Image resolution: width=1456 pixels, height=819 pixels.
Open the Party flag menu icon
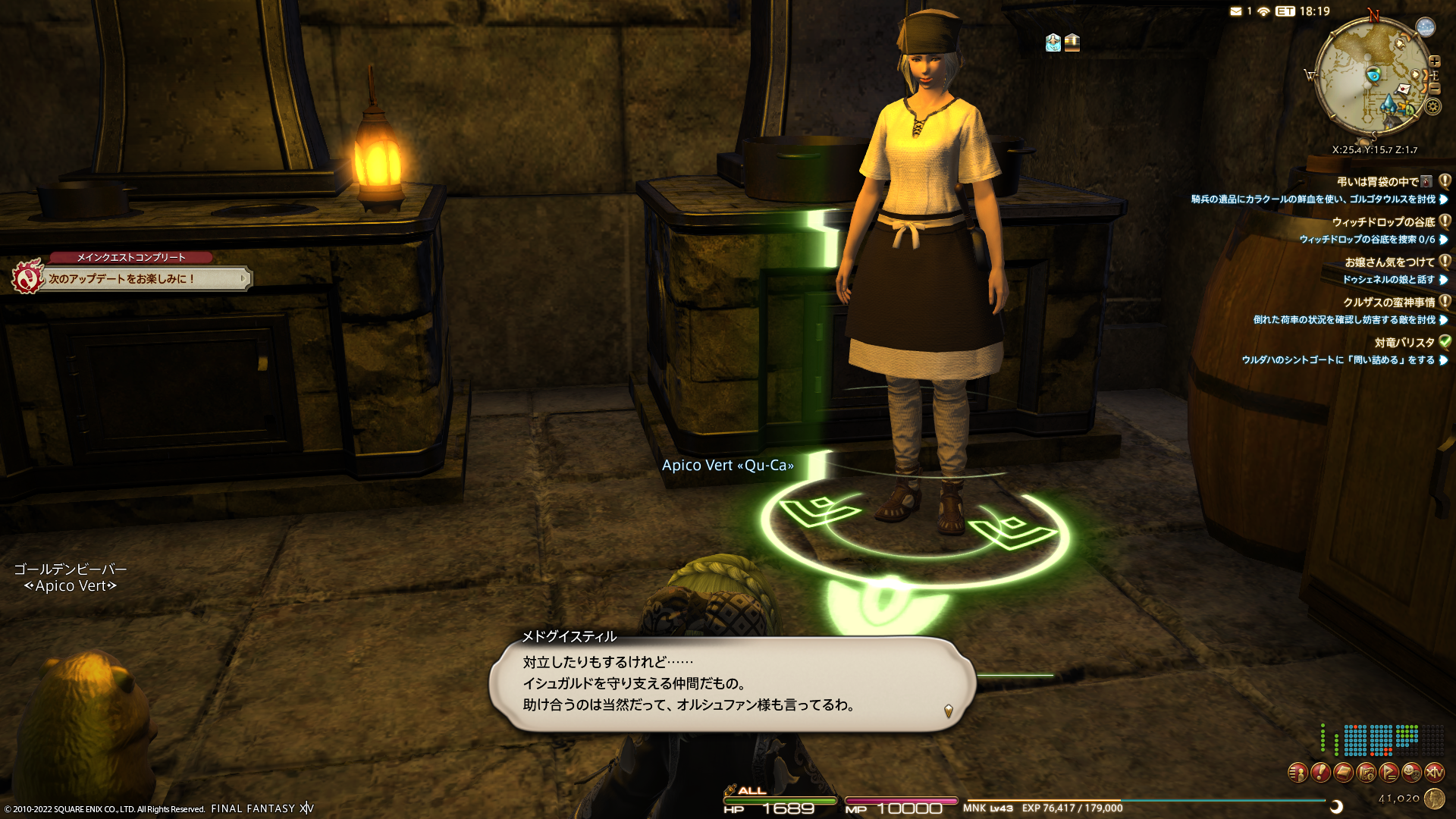coord(1389,773)
